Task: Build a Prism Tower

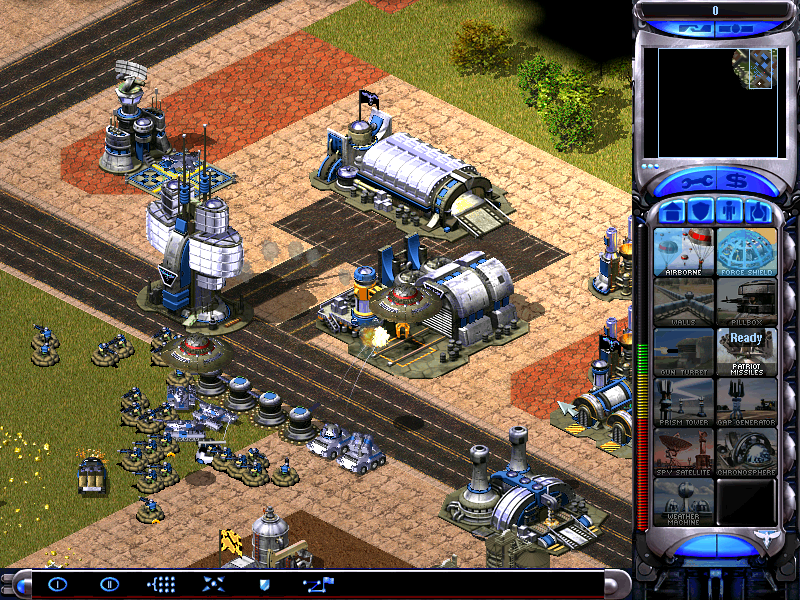Action: point(684,402)
